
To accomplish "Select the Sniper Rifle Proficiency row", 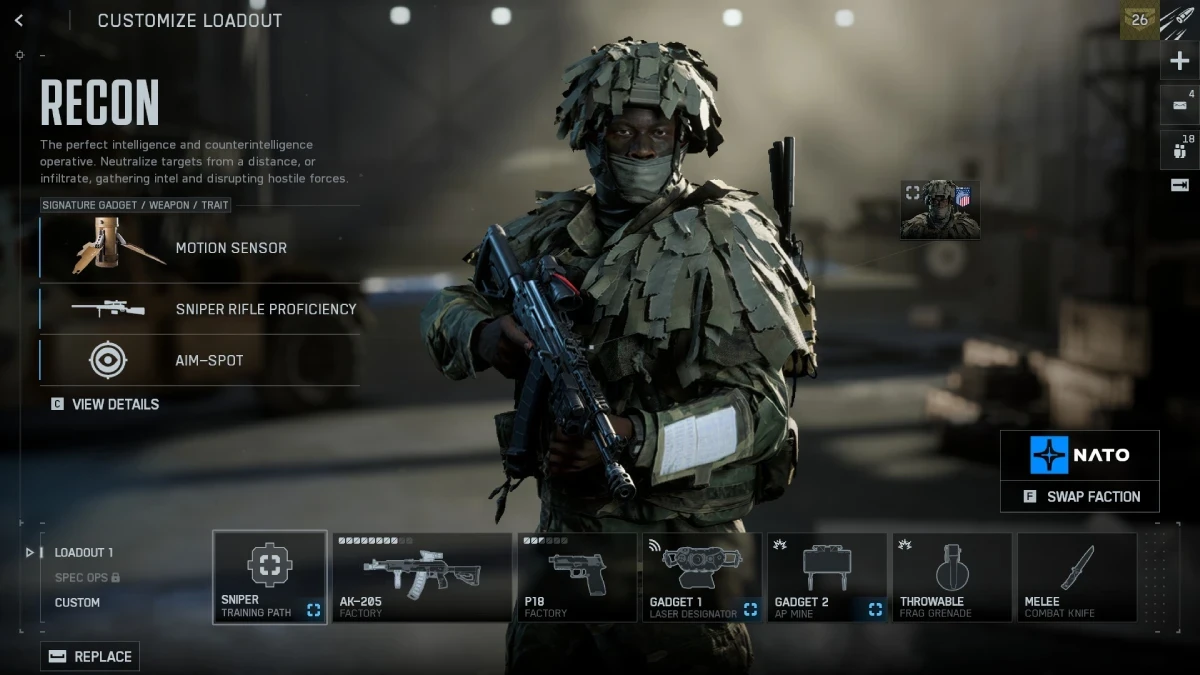I will click(x=200, y=309).
